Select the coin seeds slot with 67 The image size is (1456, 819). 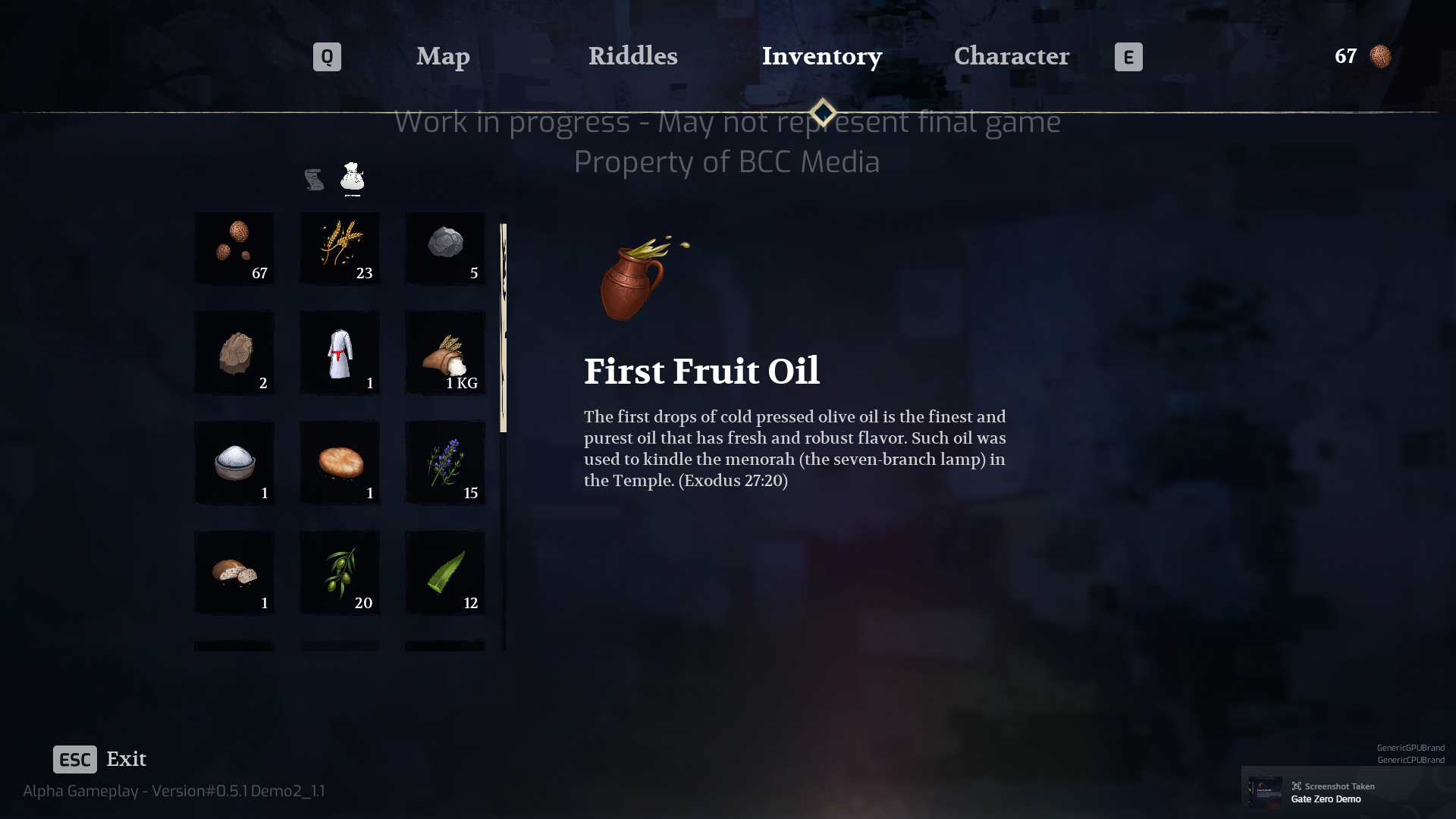pos(234,249)
